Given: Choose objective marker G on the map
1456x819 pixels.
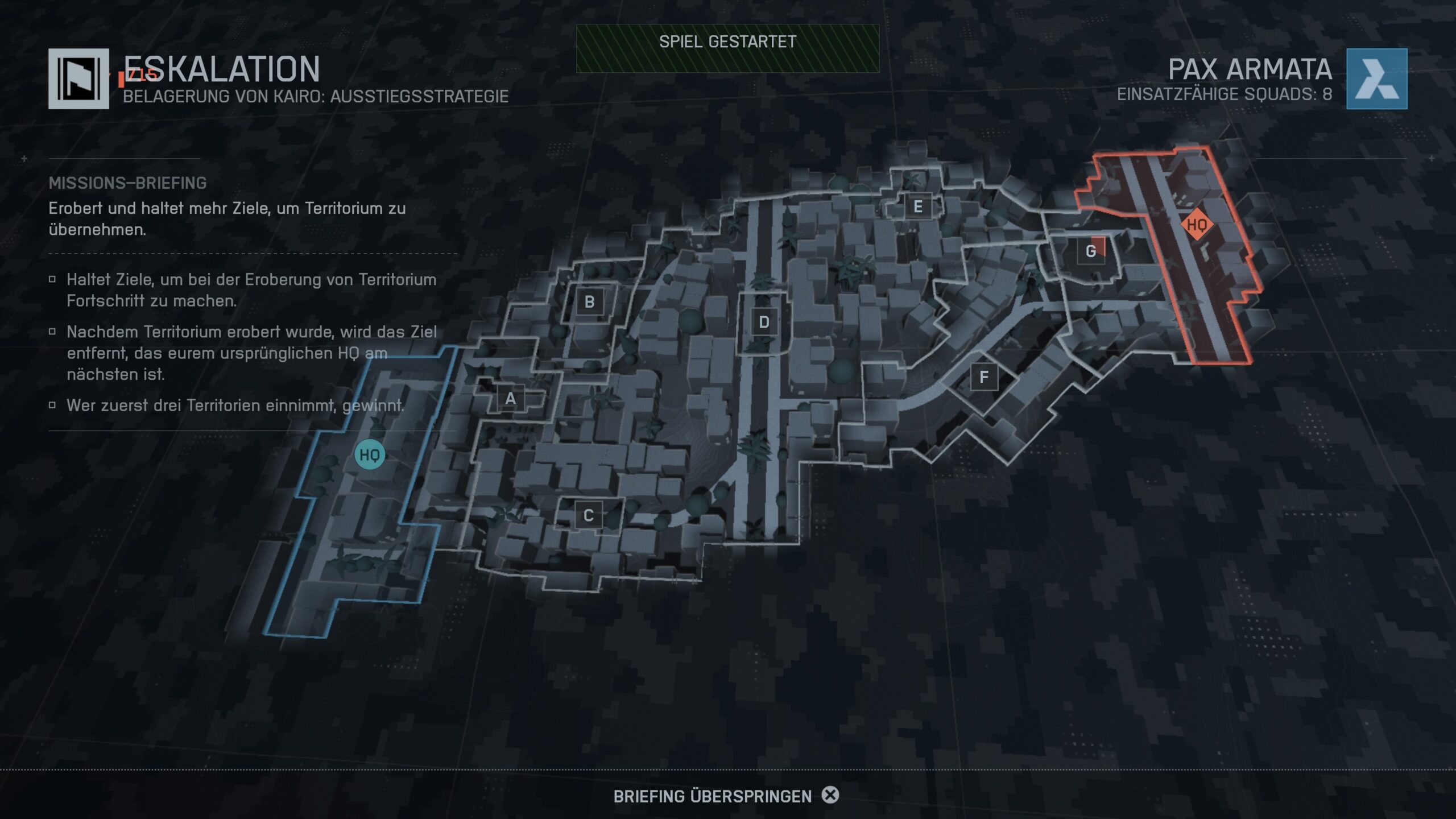Looking at the screenshot, I should (x=1091, y=251).
